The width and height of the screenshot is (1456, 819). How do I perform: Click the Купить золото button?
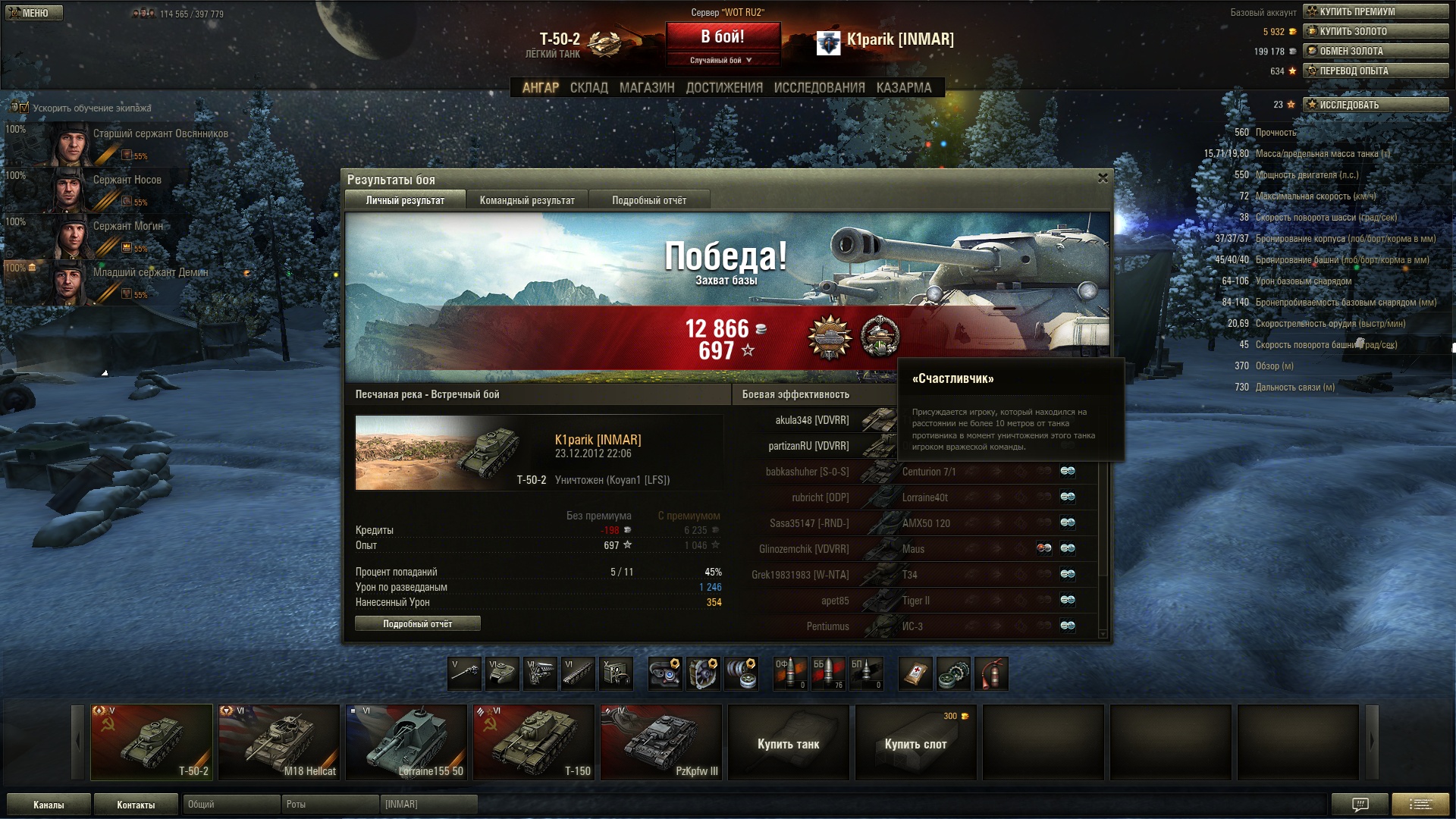[x=1375, y=31]
